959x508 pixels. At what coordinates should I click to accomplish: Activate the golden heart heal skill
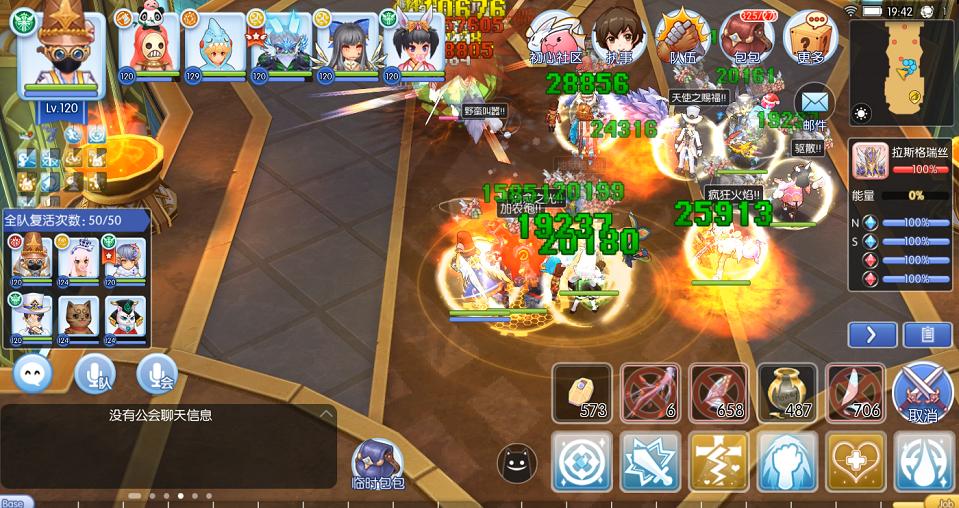855,461
